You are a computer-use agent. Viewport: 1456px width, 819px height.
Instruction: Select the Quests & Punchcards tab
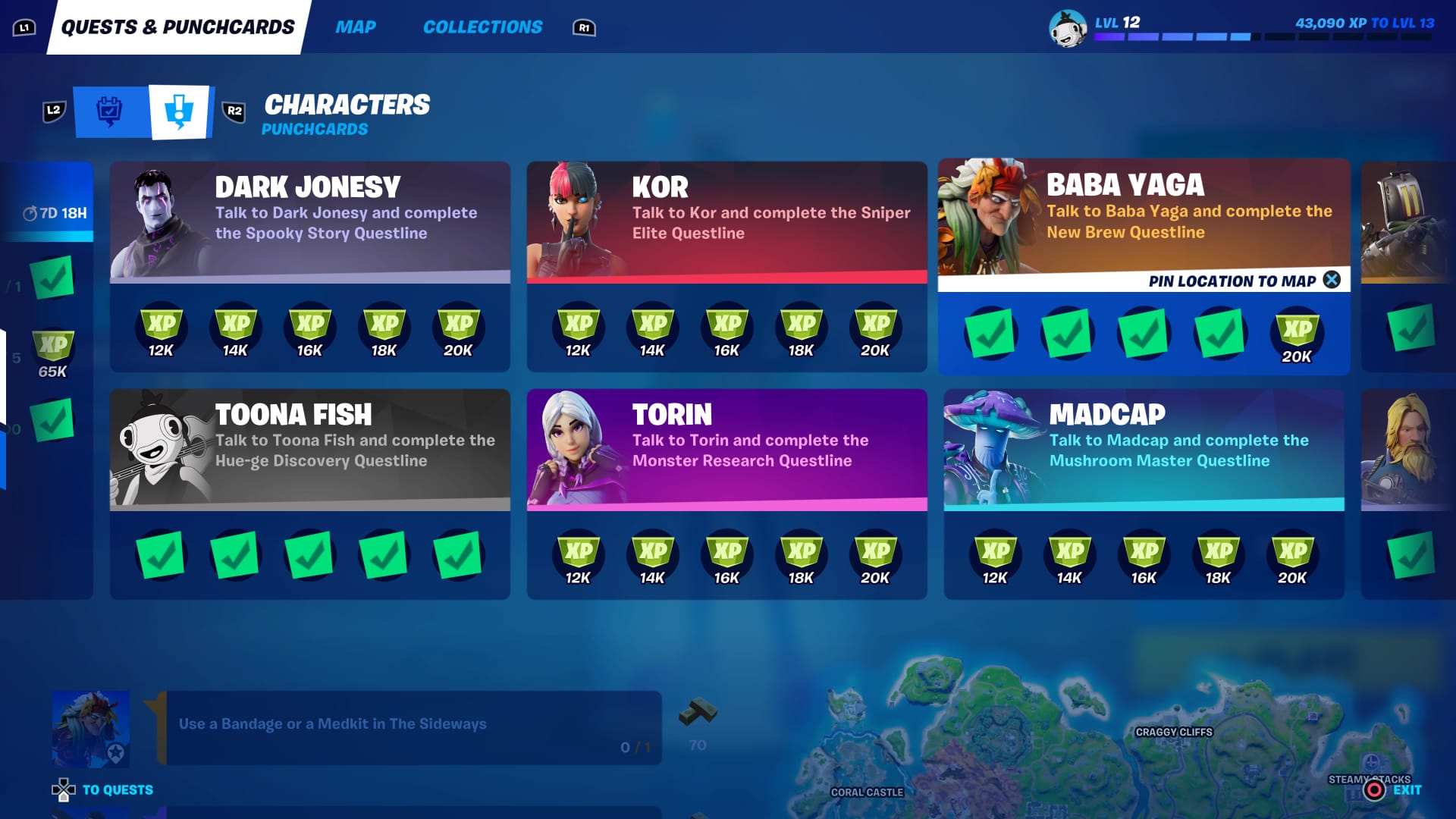pos(177,27)
